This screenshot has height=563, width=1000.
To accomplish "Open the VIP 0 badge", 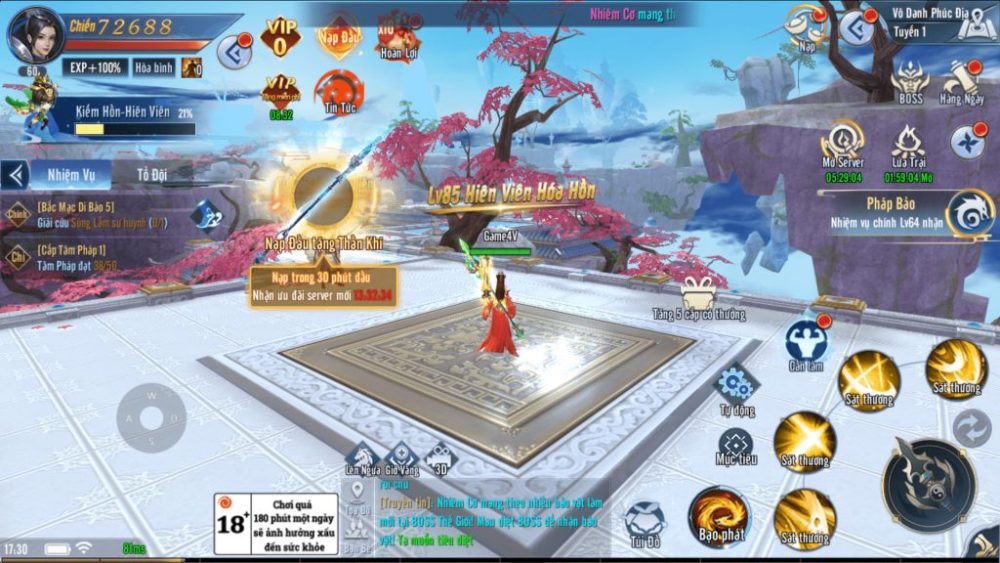I will [x=280, y=37].
